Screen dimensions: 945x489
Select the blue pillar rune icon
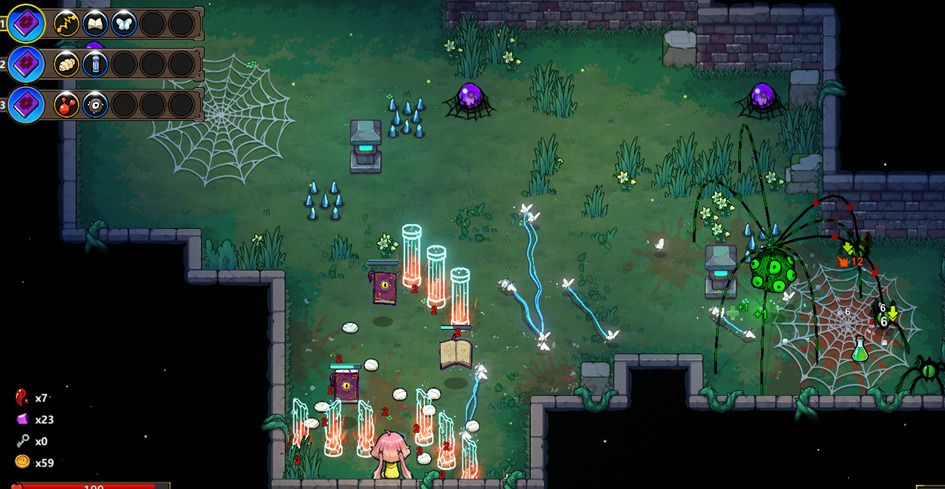[95, 64]
